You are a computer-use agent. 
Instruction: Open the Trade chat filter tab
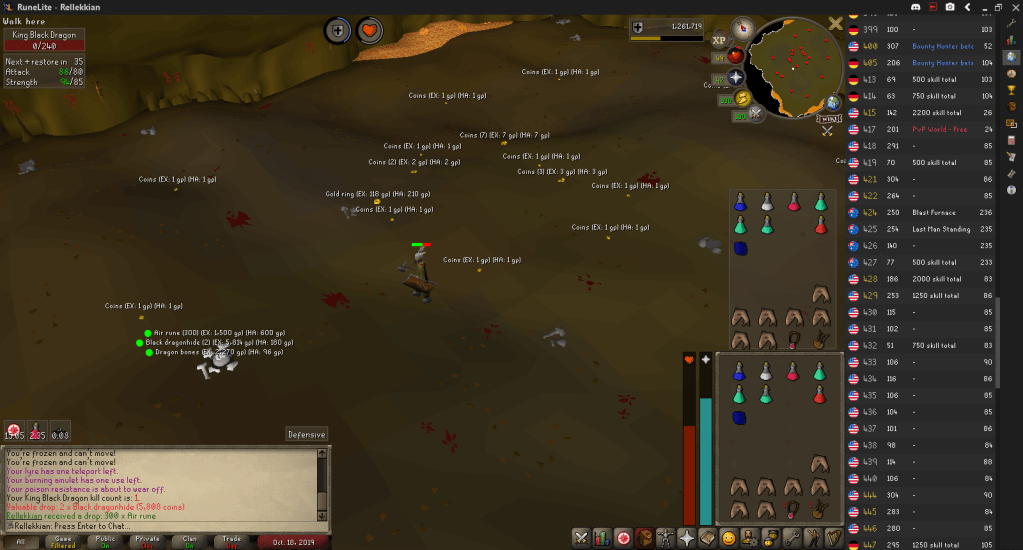pyautogui.click(x=231, y=541)
